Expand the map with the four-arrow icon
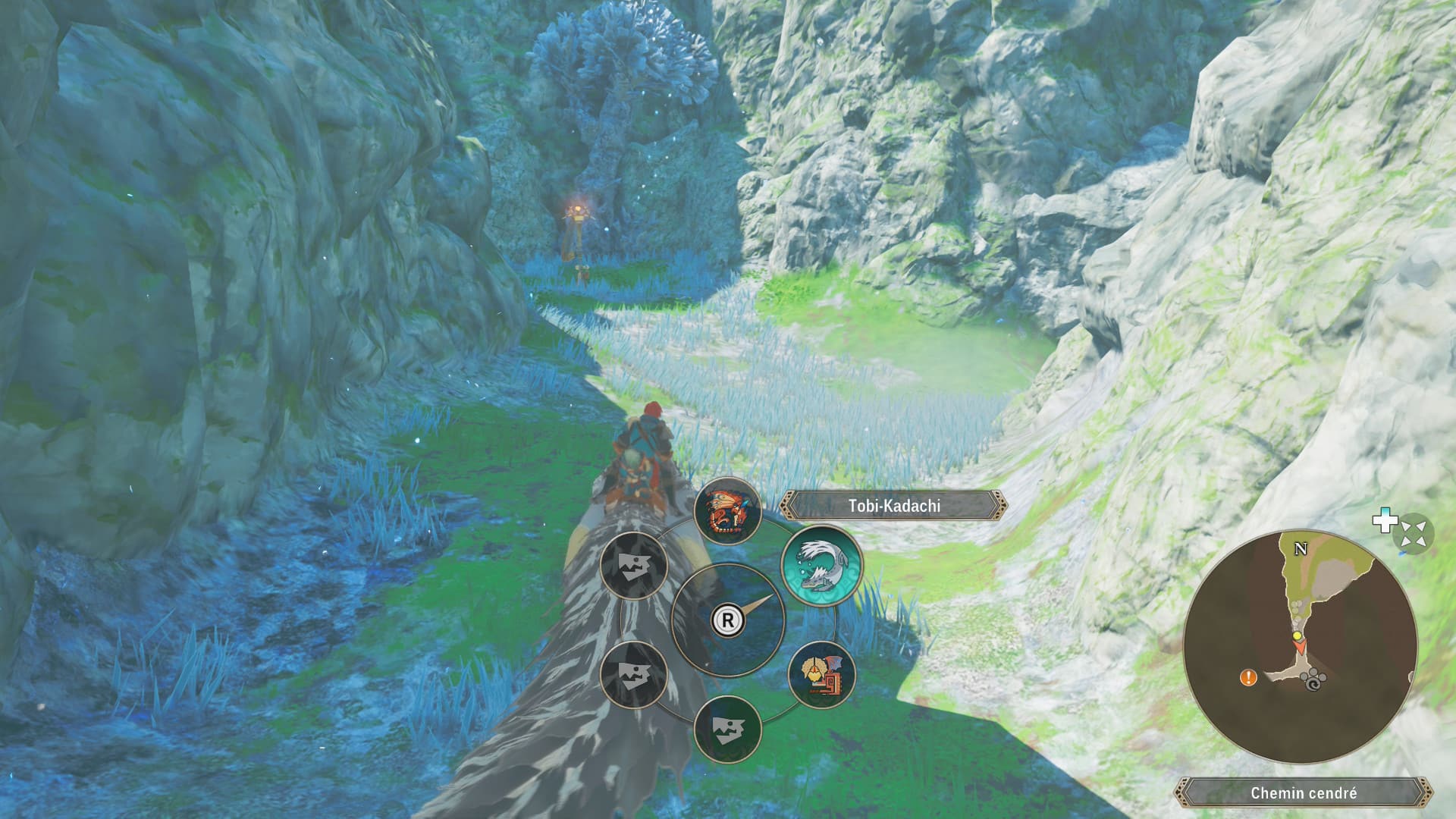1456x819 pixels. (1413, 532)
